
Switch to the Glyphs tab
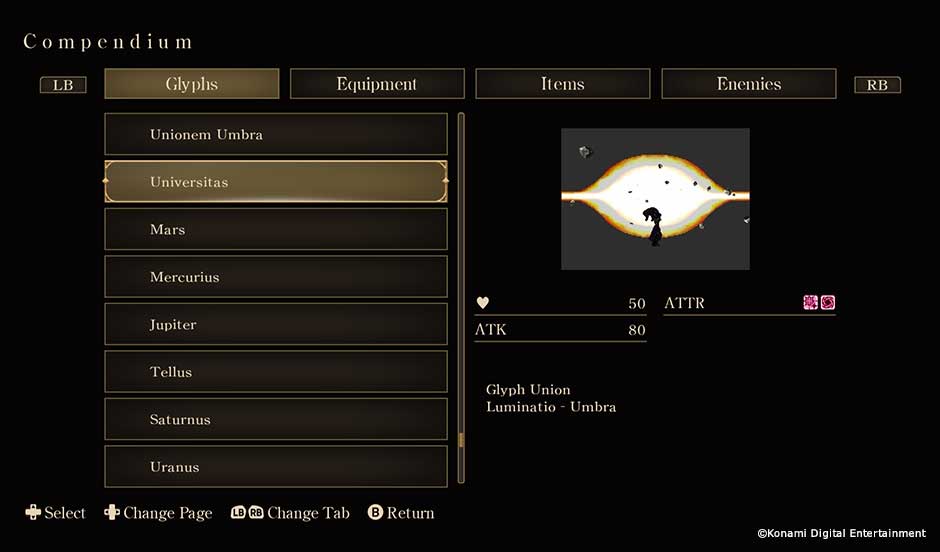(x=191, y=84)
